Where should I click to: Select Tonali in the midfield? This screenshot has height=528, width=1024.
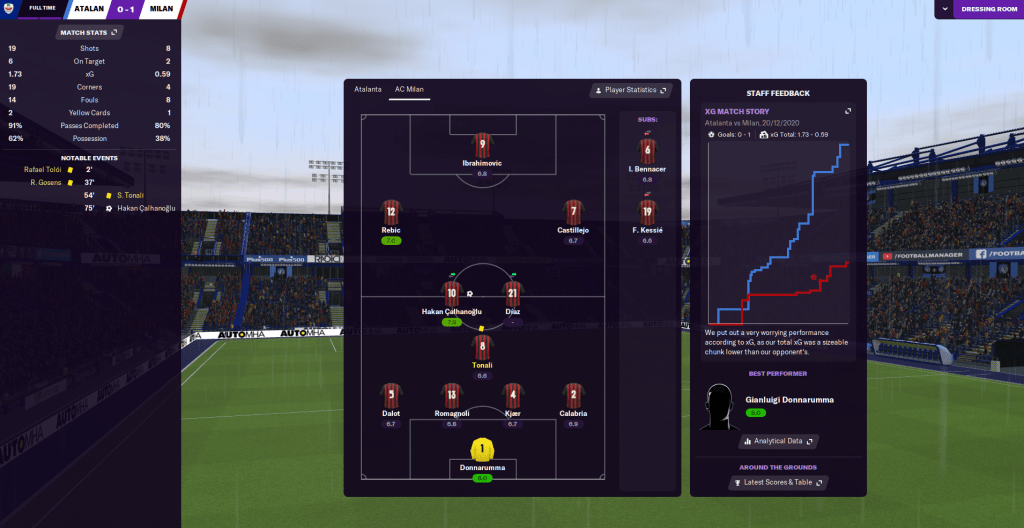pos(482,348)
